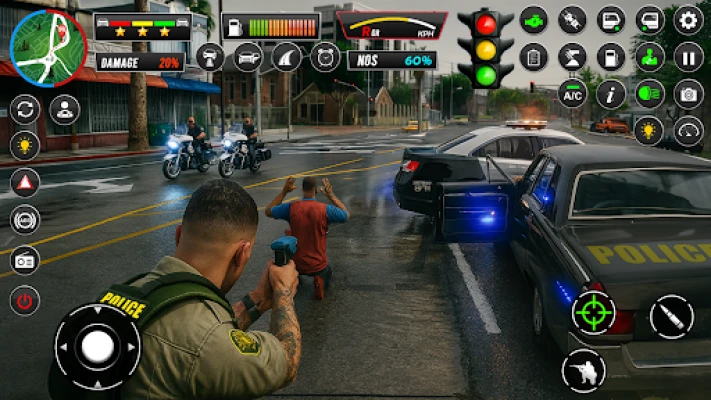Viewport: 711px width, 400px height.
Task: Open the circular minimap
Action: (x=48, y=47)
